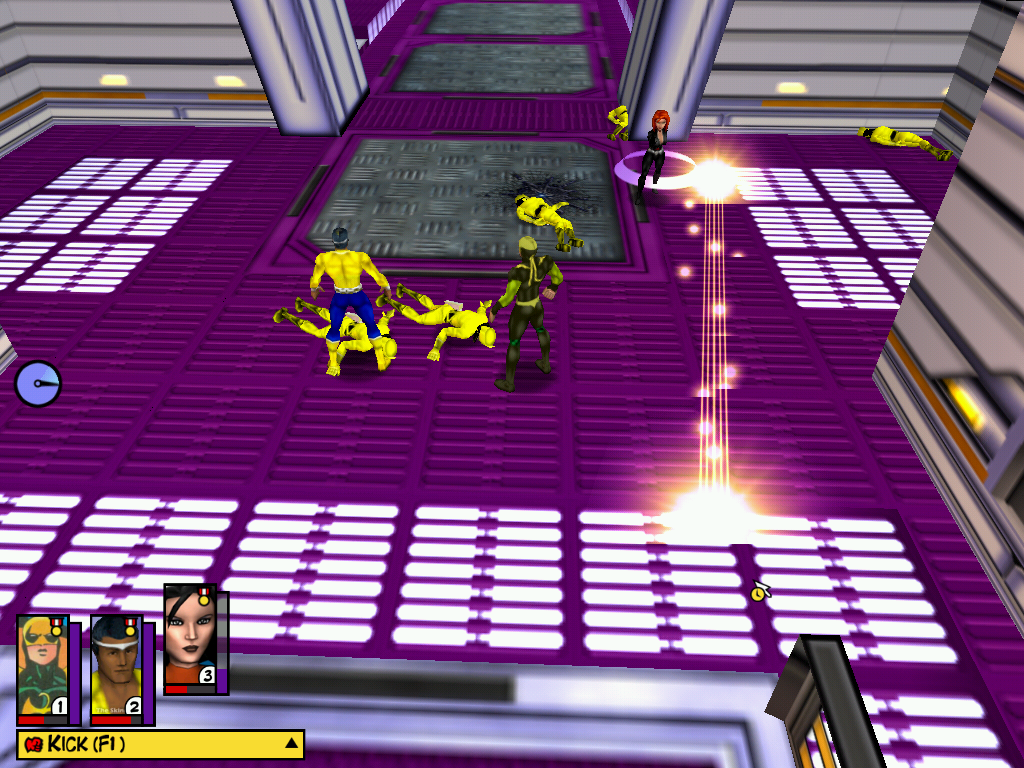Viewport: 1024px width, 768px height.
Task: Select hero portrait number 2 with white headband
Action: pos(116,666)
